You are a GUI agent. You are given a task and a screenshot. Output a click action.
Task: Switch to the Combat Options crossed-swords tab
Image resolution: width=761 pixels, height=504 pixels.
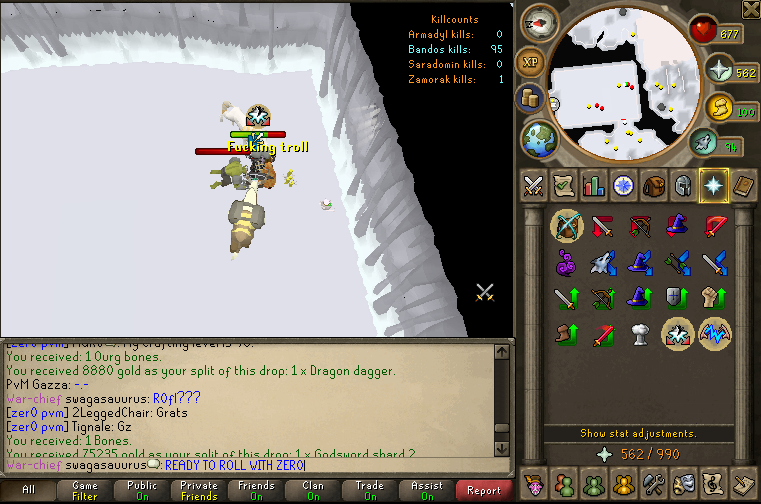pyautogui.click(x=534, y=185)
